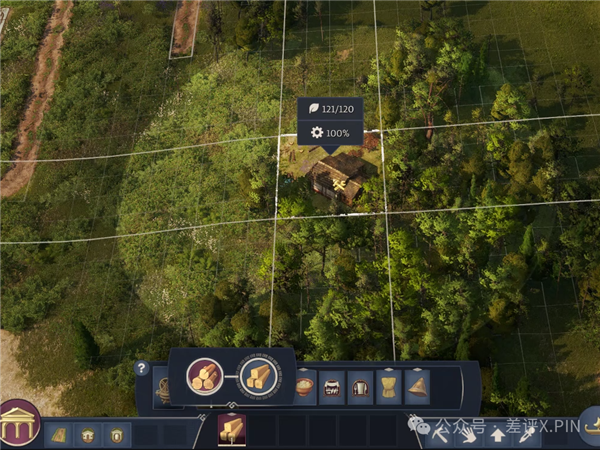Select the highlighted timber category slot
This screenshot has width=600, height=450.
pos(232,430)
